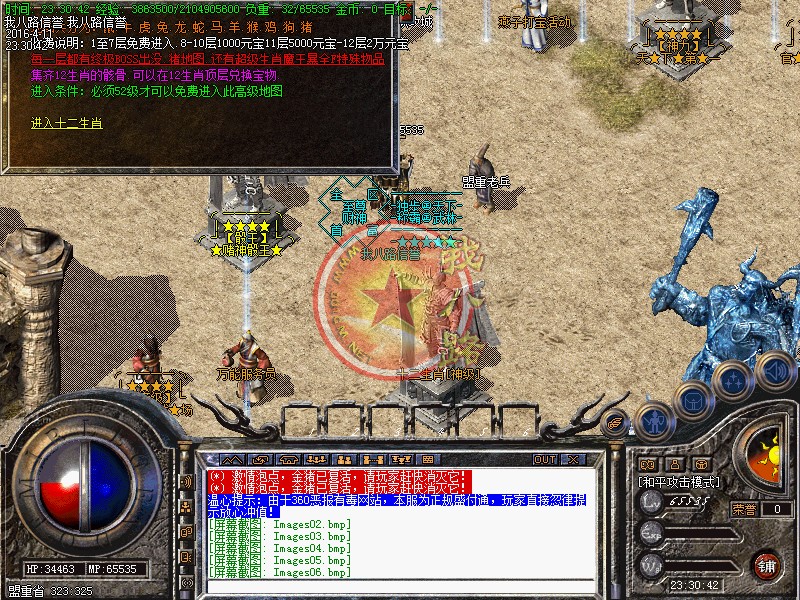
Task: Click the OUT button above chat
Action: (x=544, y=459)
